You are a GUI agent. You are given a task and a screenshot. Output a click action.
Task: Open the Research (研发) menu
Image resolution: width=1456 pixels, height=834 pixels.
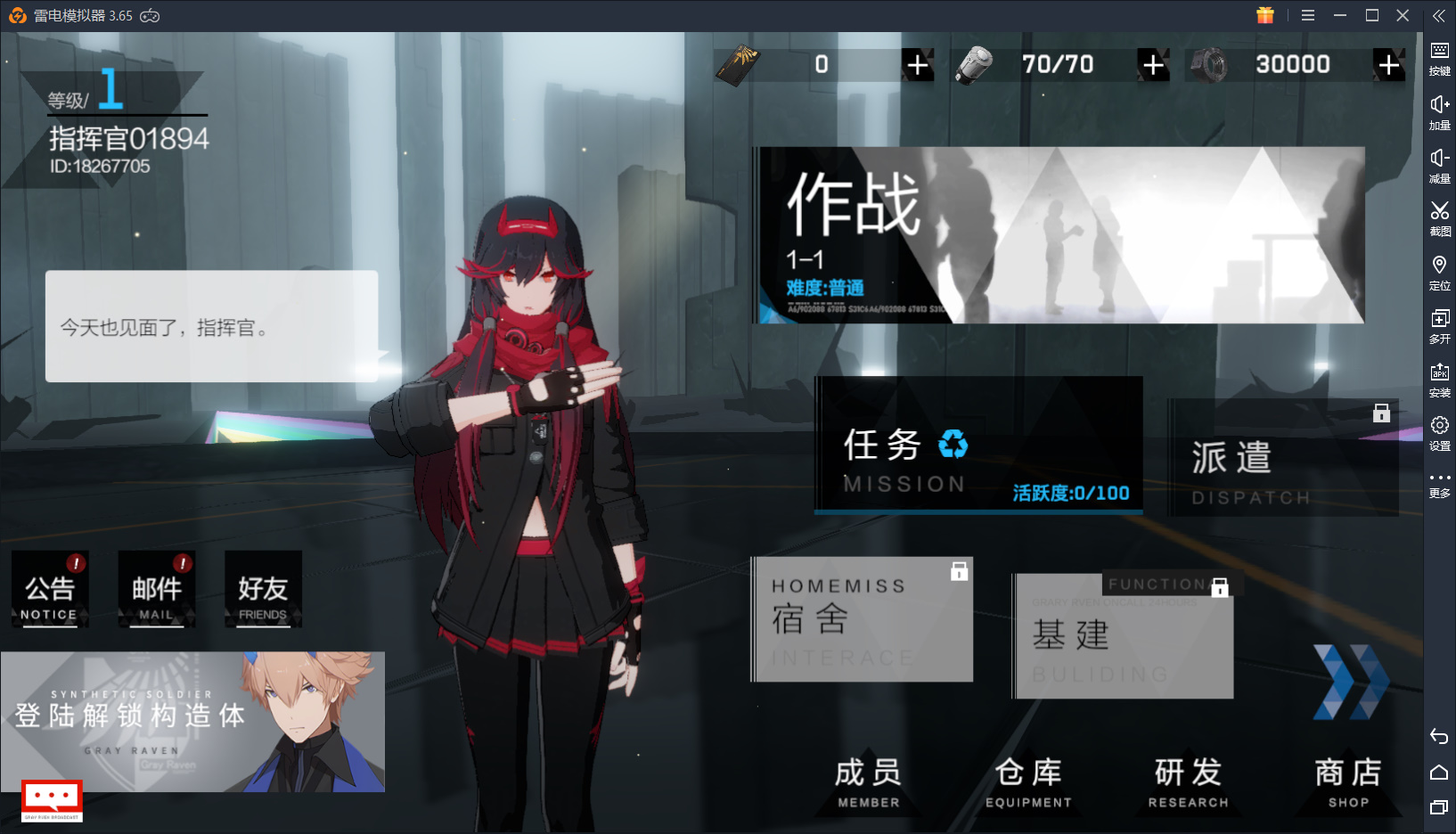click(1188, 780)
